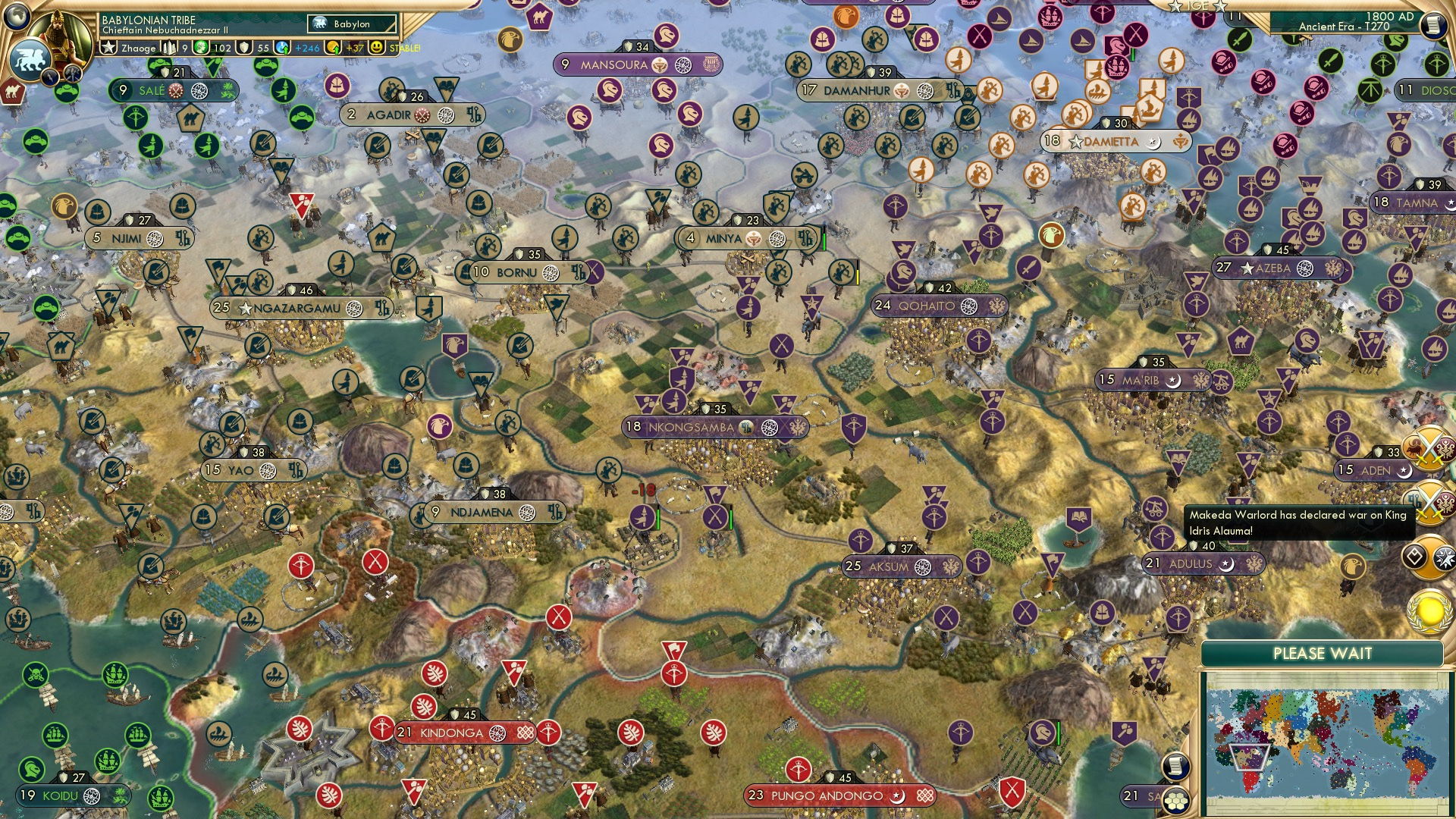Toggle the strategic view globe button top-left
This screenshot has height=819, width=1456.
point(17,18)
